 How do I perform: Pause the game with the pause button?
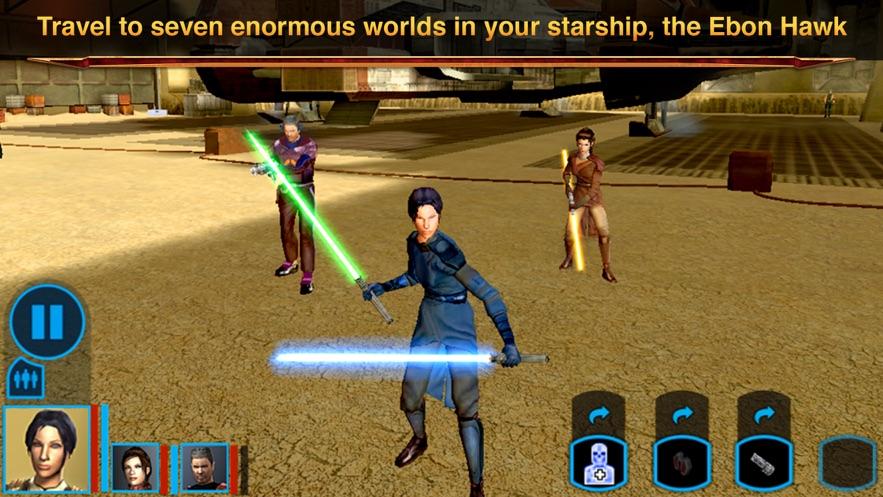pyautogui.click(x=47, y=322)
